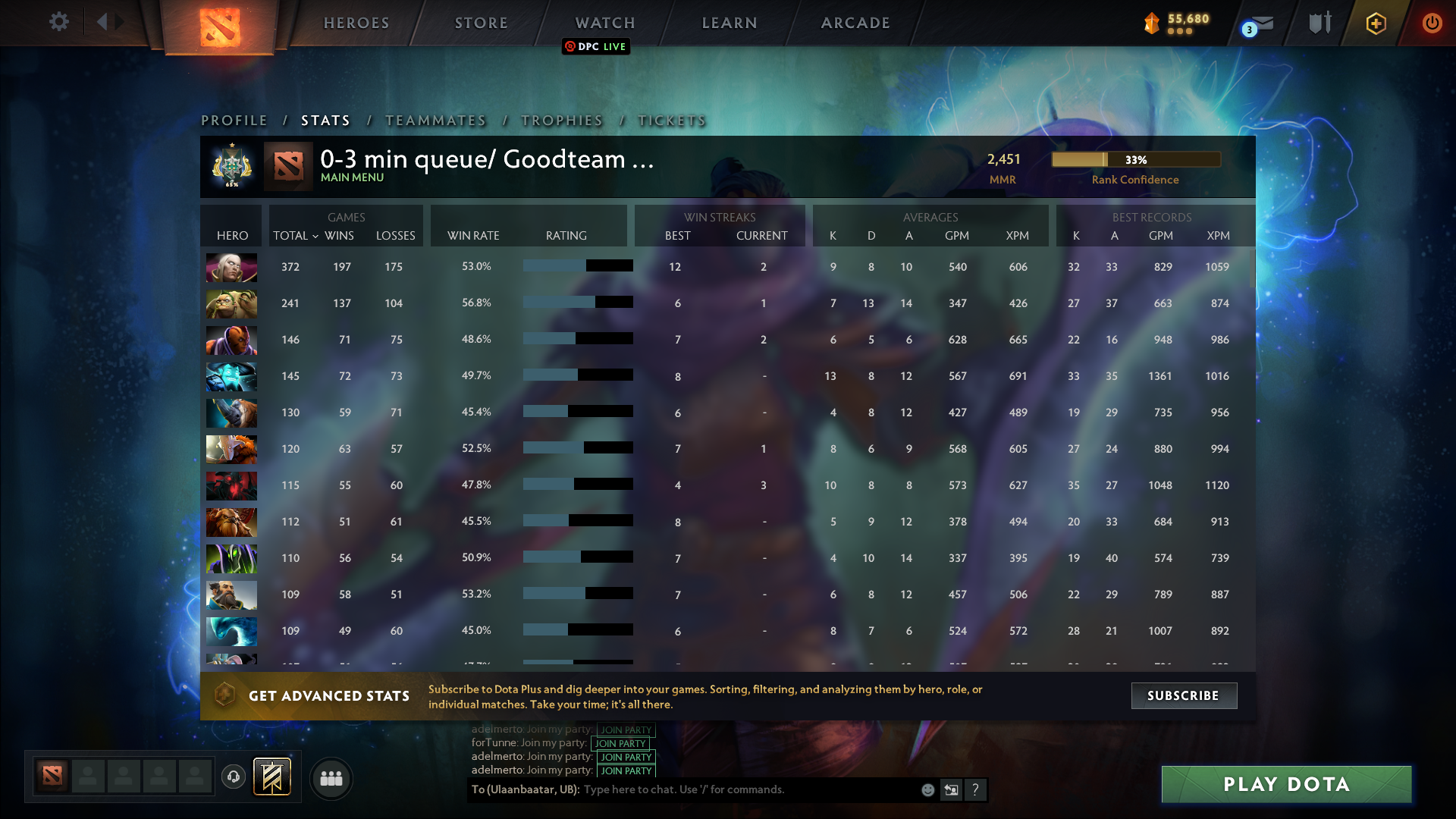Open the TOTAL games sort dropdown
Image resolution: width=1456 pixels, height=819 pixels.
click(296, 236)
